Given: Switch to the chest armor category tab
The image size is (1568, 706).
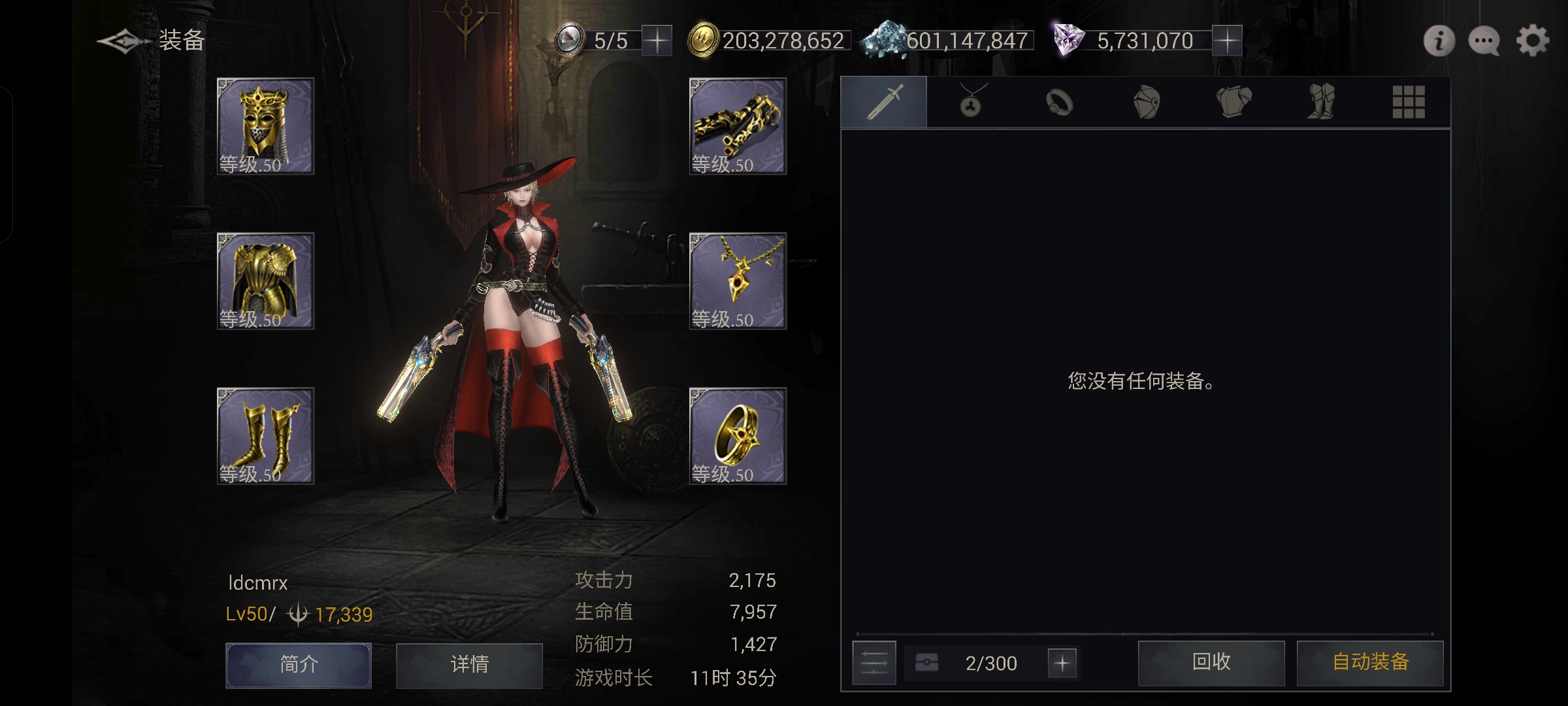Looking at the screenshot, I should (1233, 102).
